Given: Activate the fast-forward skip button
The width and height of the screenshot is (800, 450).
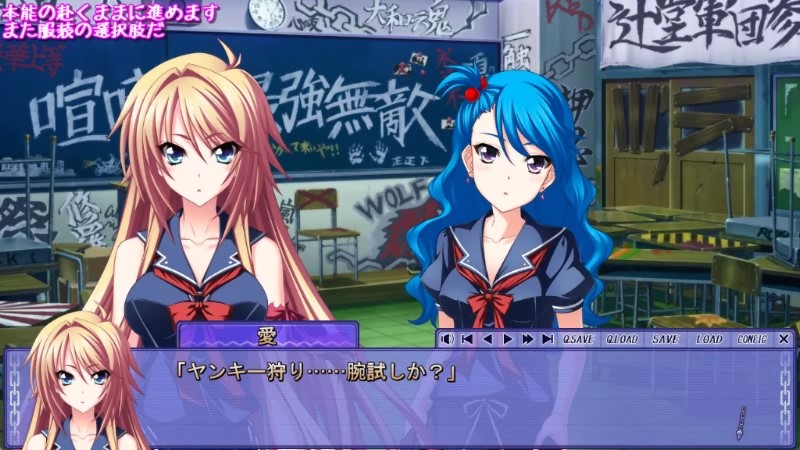Looking at the screenshot, I should pyautogui.click(x=527, y=339).
